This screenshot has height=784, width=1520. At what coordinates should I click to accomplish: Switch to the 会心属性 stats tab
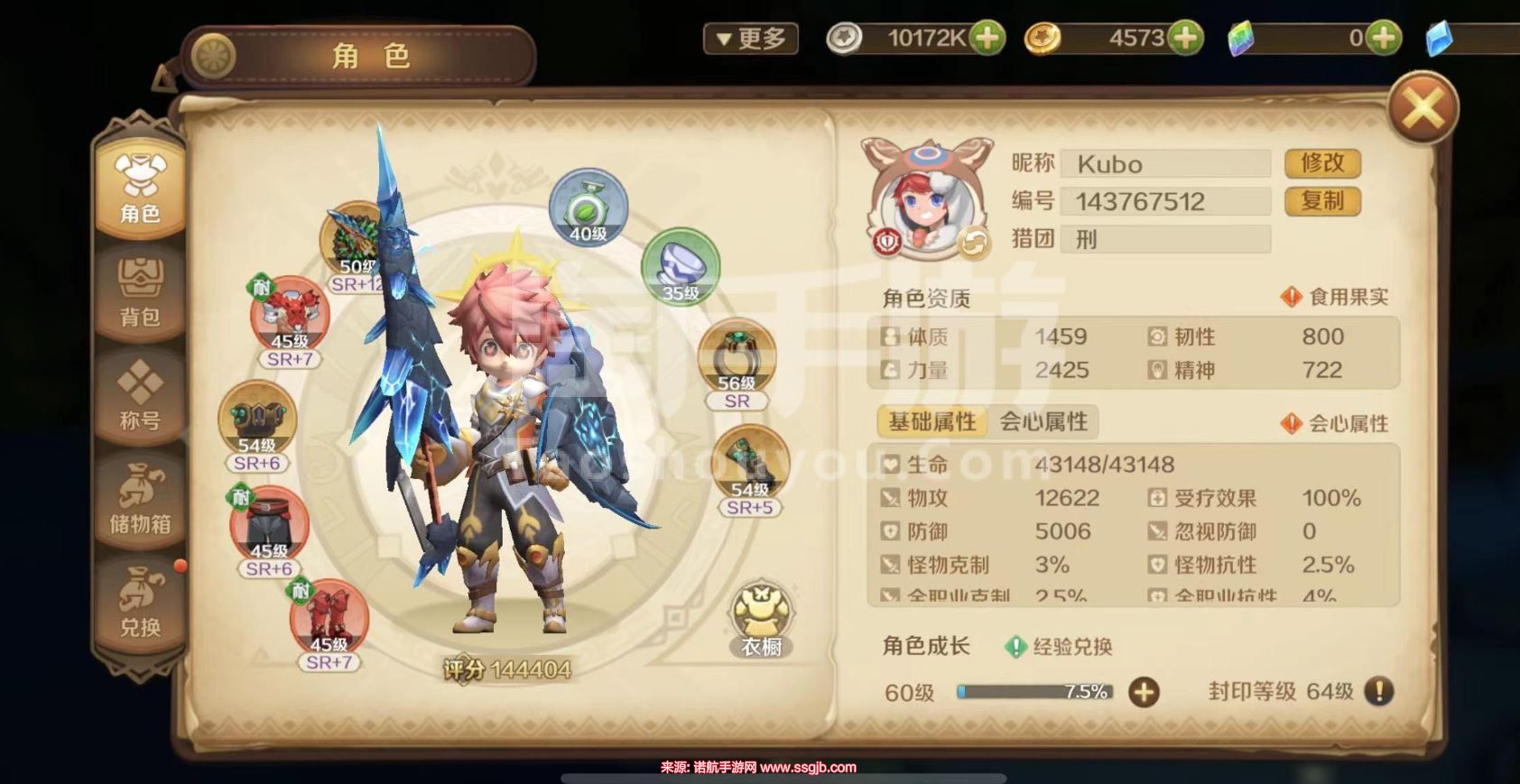pyautogui.click(x=1043, y=421)
